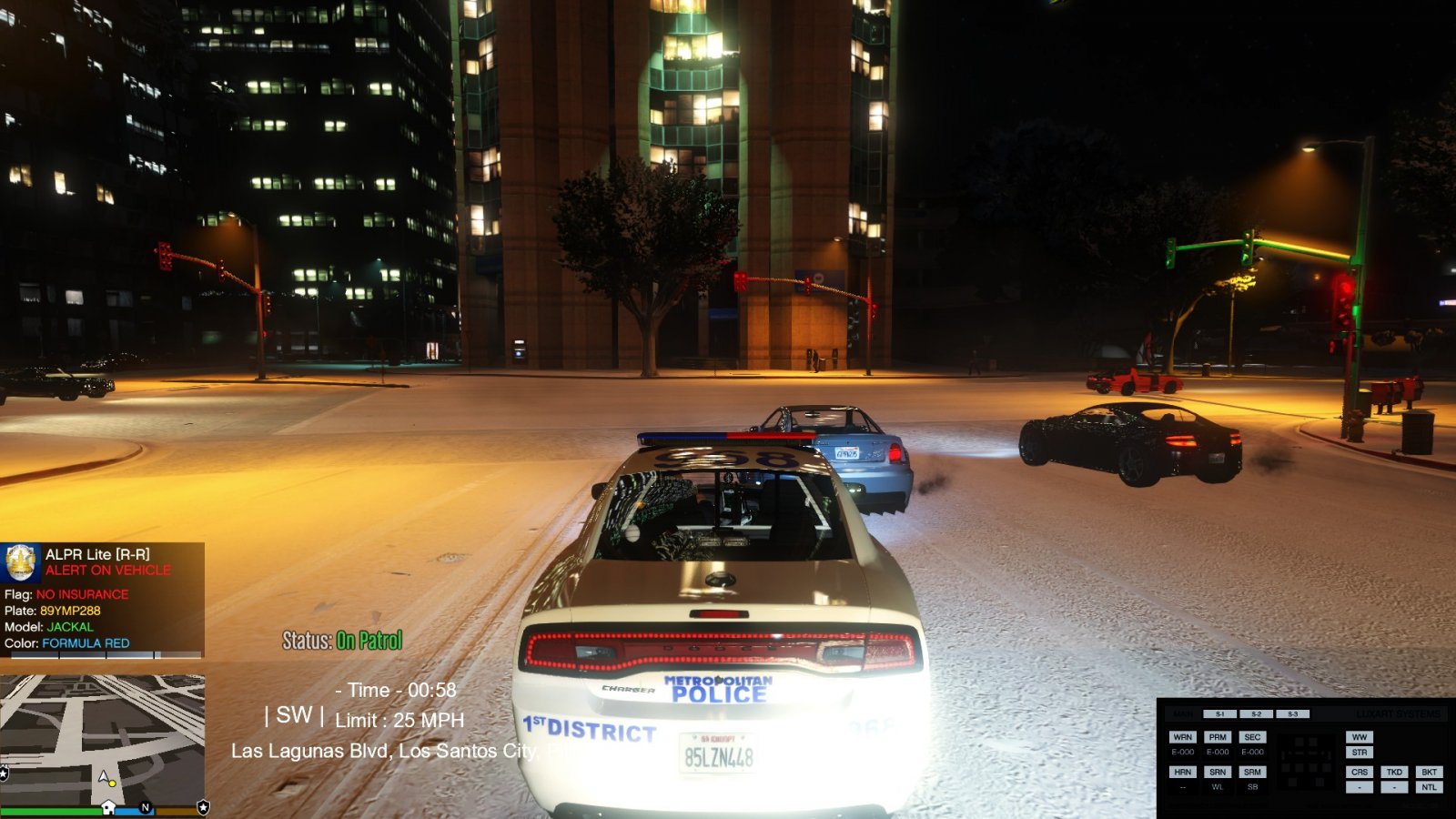Open the minimap
This screenshot has width=1456, height=819.
[x=102, y=739]
